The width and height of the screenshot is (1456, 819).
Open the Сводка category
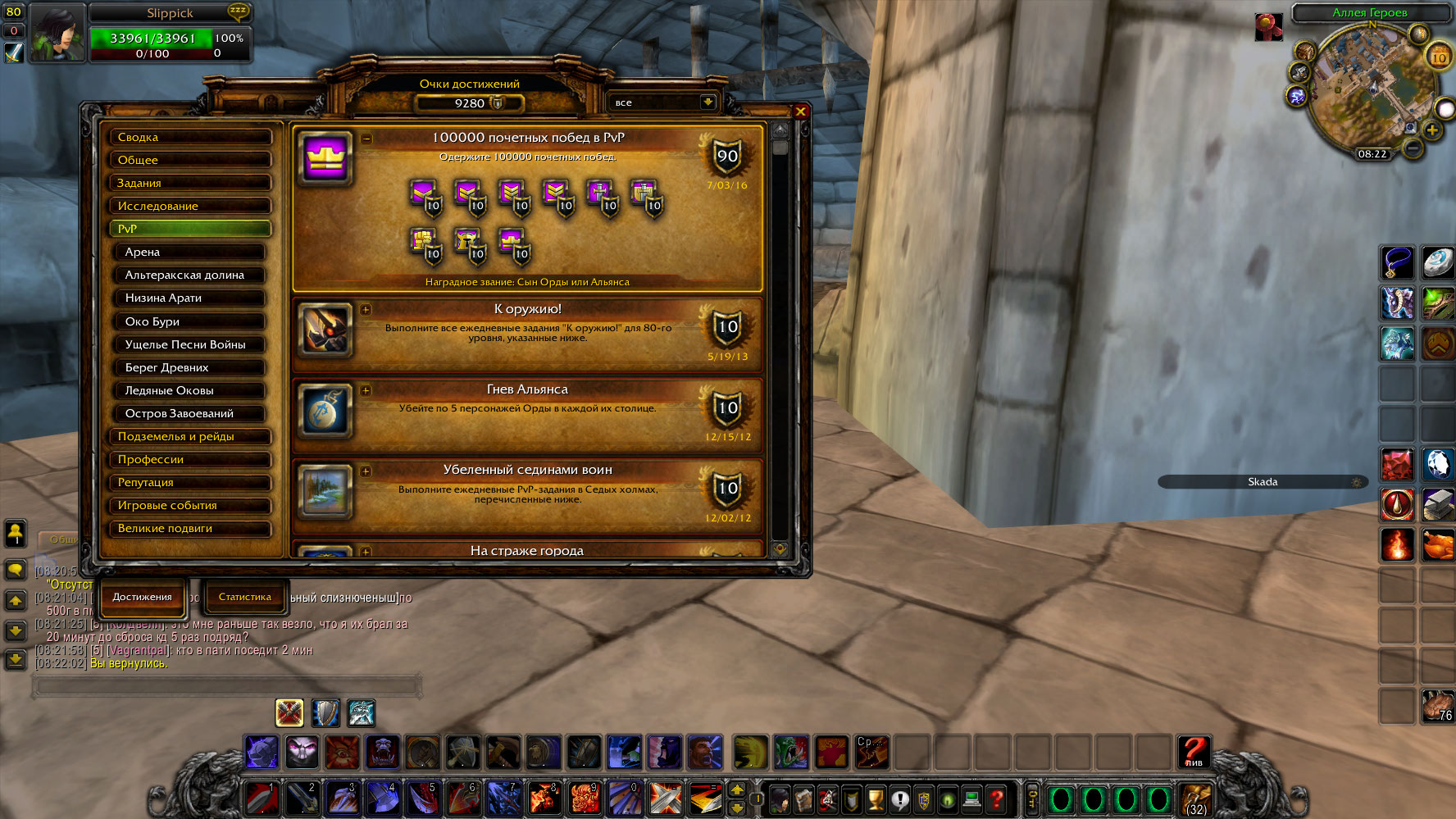pyautogui.click(x=190, y=137)
